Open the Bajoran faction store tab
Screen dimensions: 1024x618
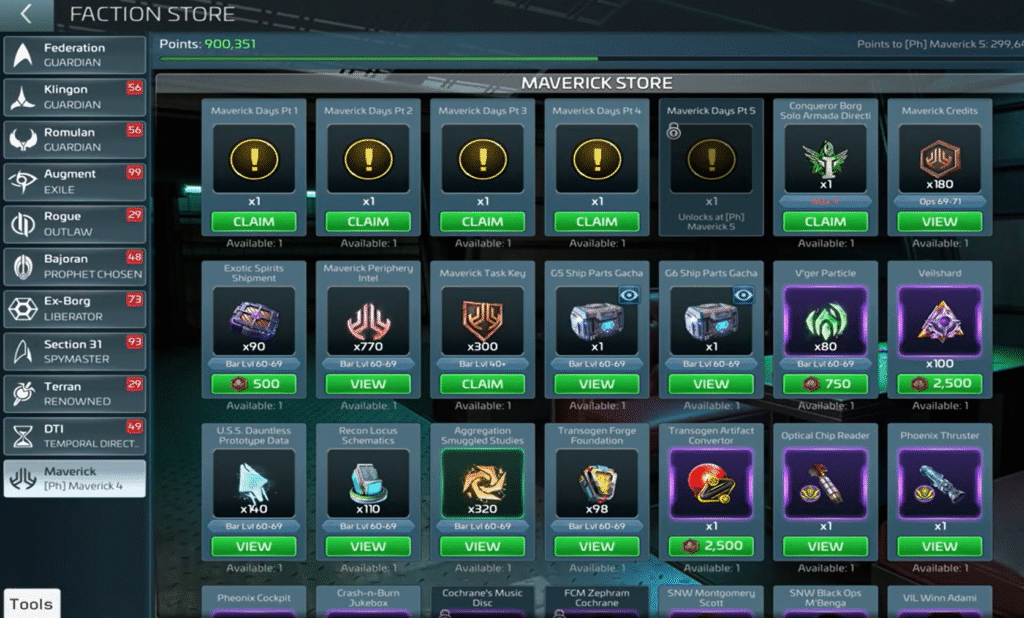pyautogui.click(x=75, y=266)
